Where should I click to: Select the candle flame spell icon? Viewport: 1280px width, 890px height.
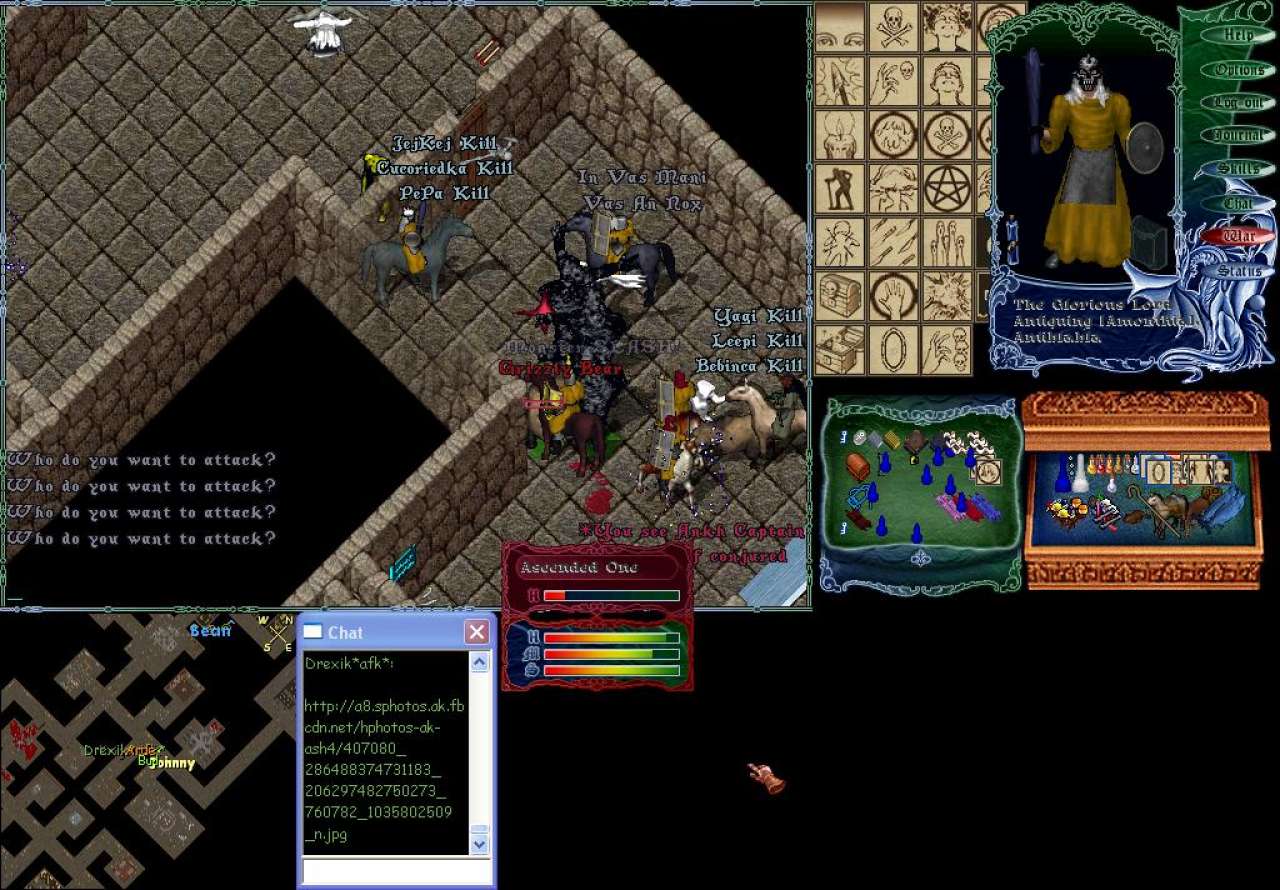(838, 134)
